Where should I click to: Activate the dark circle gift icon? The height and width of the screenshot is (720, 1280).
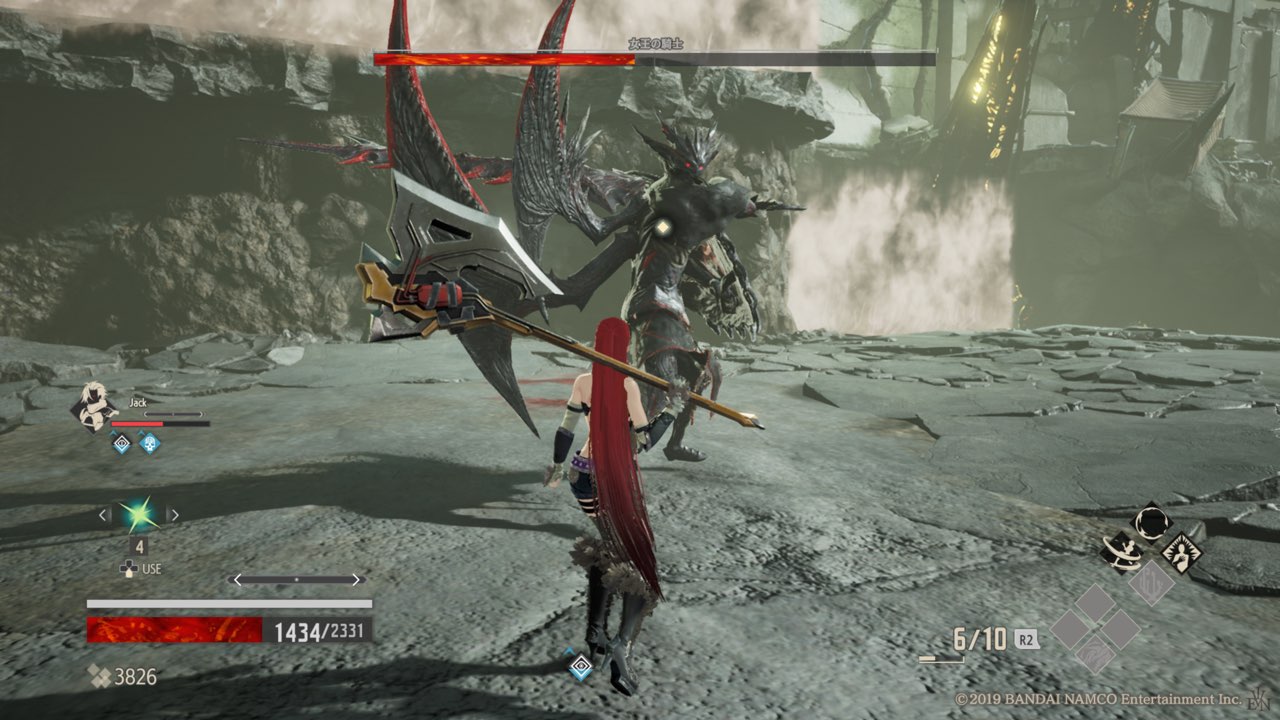[1151, 522]
